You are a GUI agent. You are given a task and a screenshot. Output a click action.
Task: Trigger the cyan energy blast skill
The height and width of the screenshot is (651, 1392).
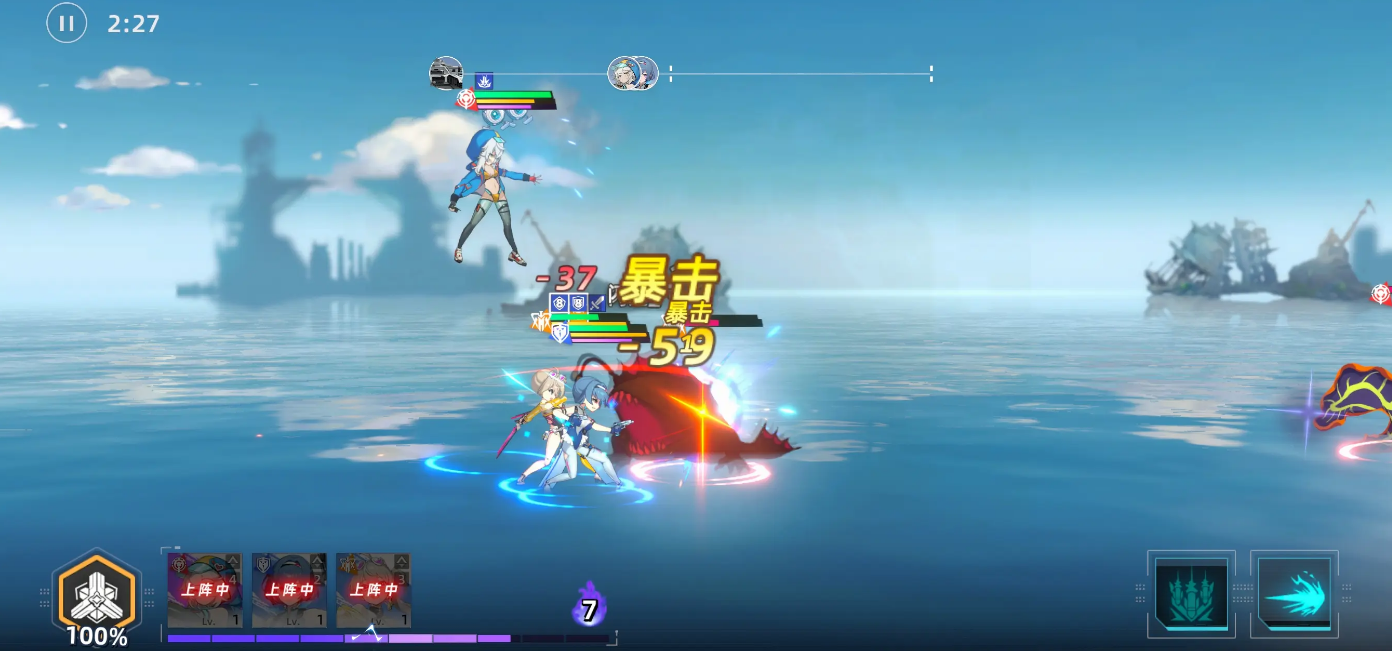(x=1294, y=593)
